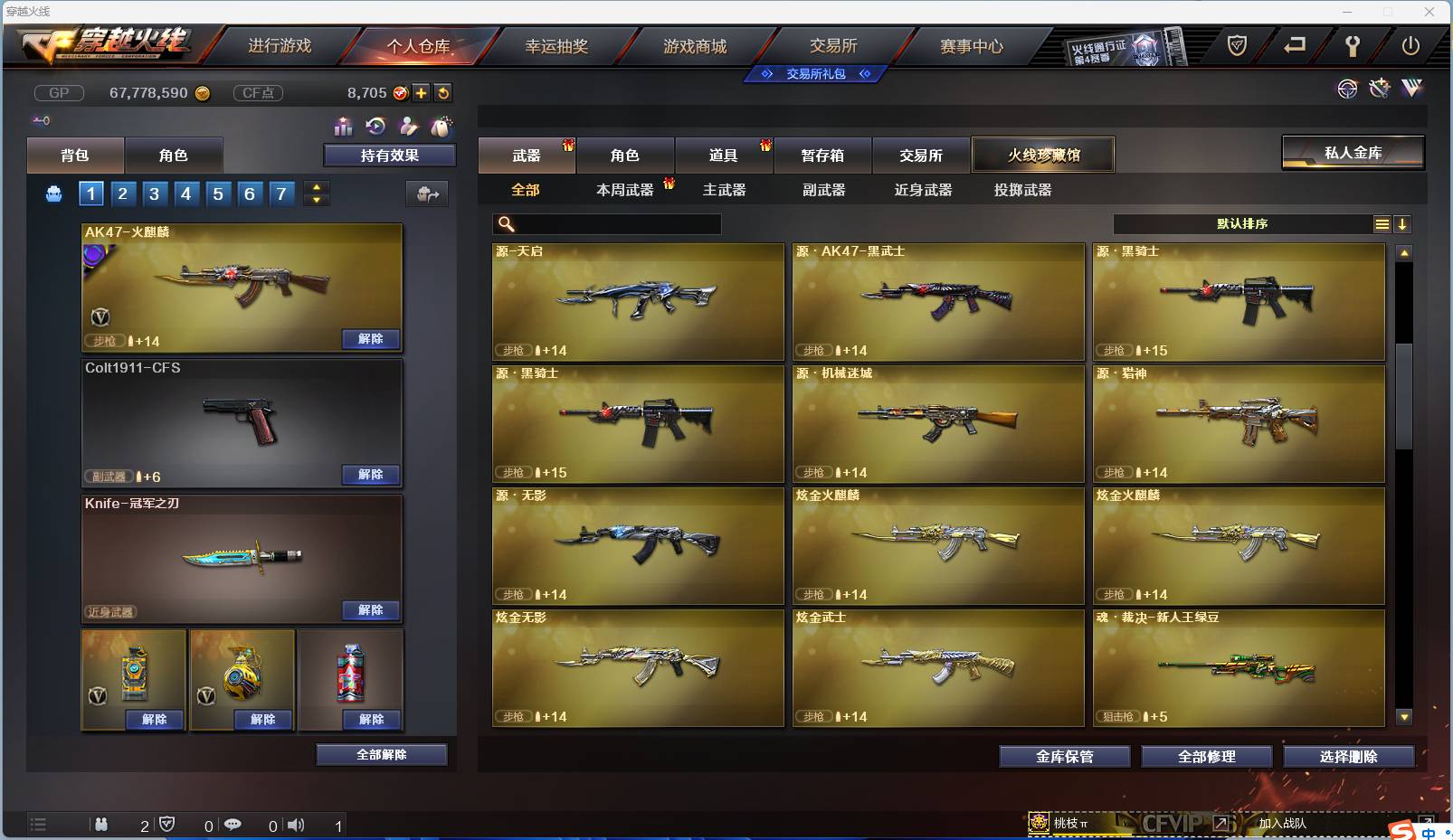Open the bar-chart stats icon above 持有效果
This screenshot has height=840, width=1453.
pos(345,127)
